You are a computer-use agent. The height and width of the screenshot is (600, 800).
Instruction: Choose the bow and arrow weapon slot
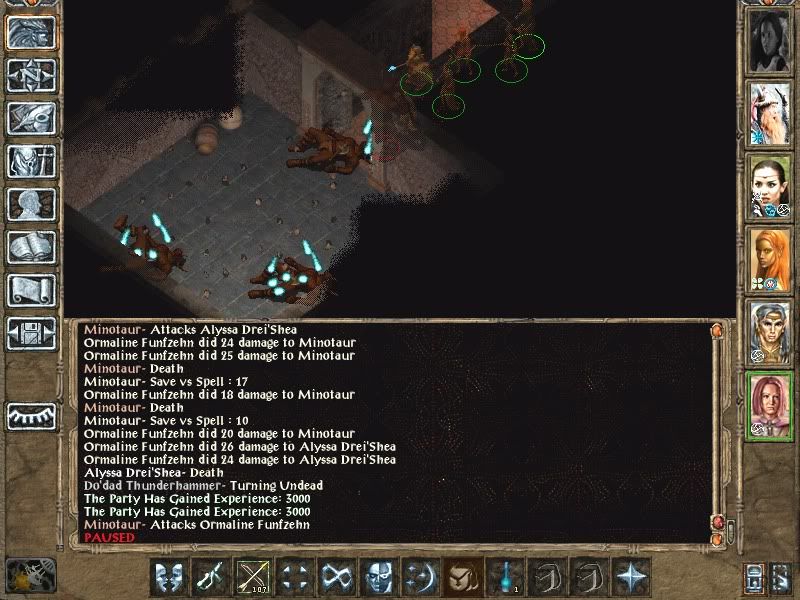(x=252, y=578)
